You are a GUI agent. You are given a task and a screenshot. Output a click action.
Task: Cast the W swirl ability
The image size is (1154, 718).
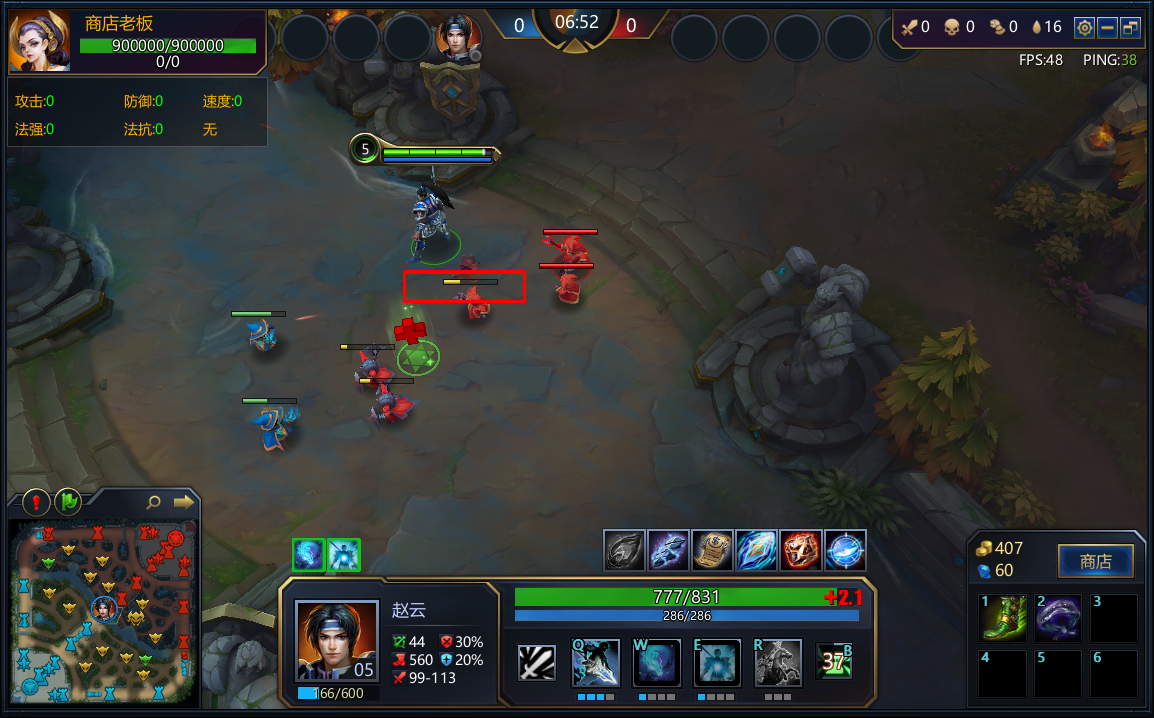coord(656,662)
